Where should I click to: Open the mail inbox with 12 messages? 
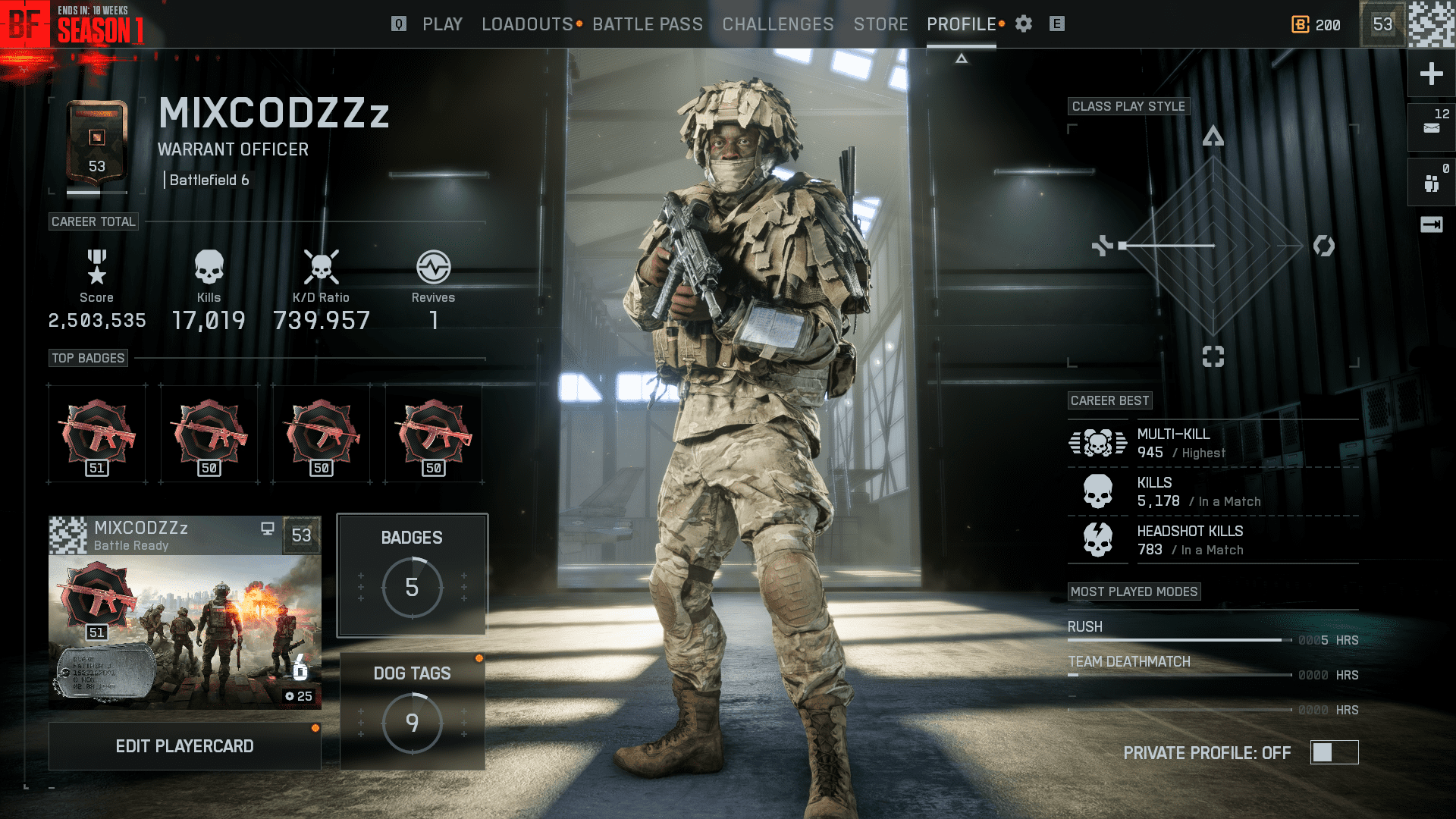pyautogui.click(x=1430, y=127)
